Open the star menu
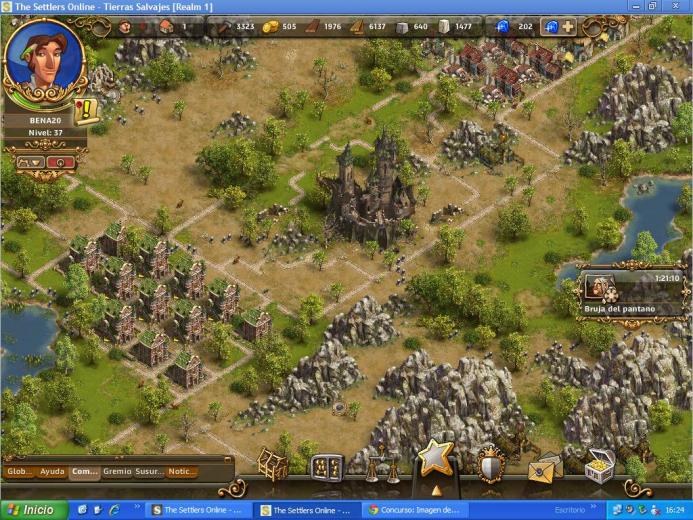The image size is (693, 520). (435, 459)
